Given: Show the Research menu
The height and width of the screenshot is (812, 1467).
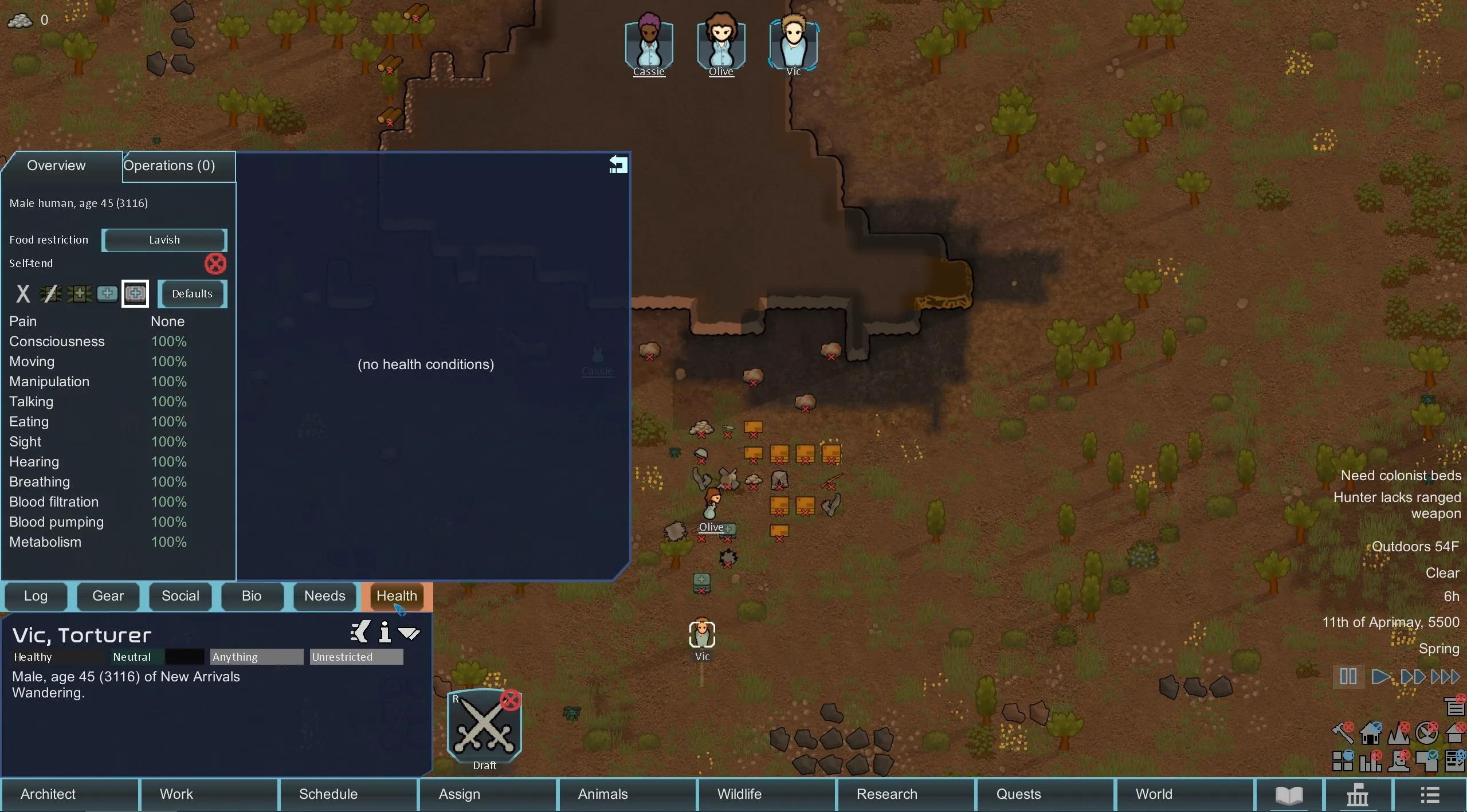Looking at the screenshot, I should tap(887, 794).
